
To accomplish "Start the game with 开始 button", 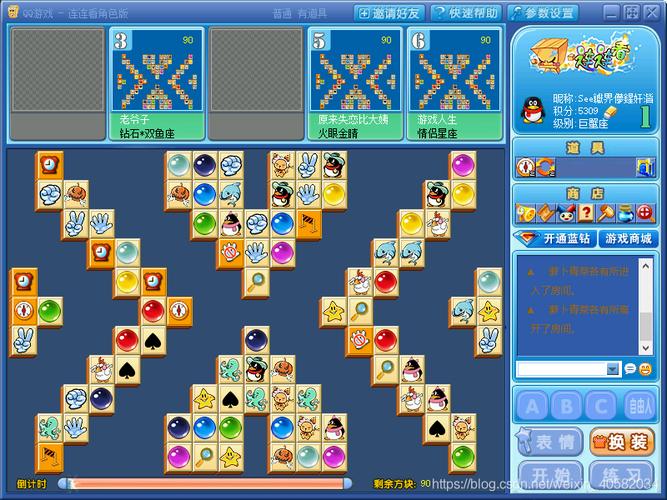I will pos(549,474).
